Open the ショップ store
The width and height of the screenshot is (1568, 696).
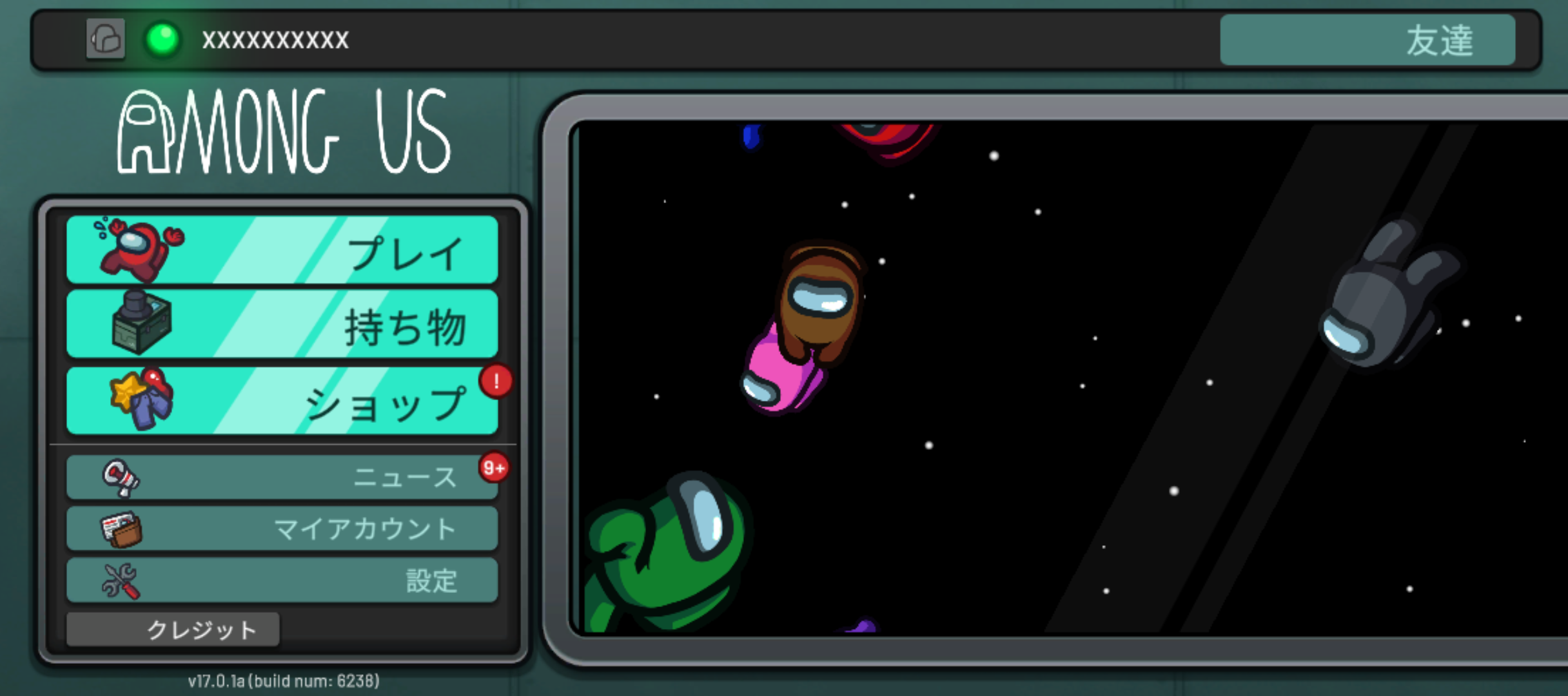[282, 401]
